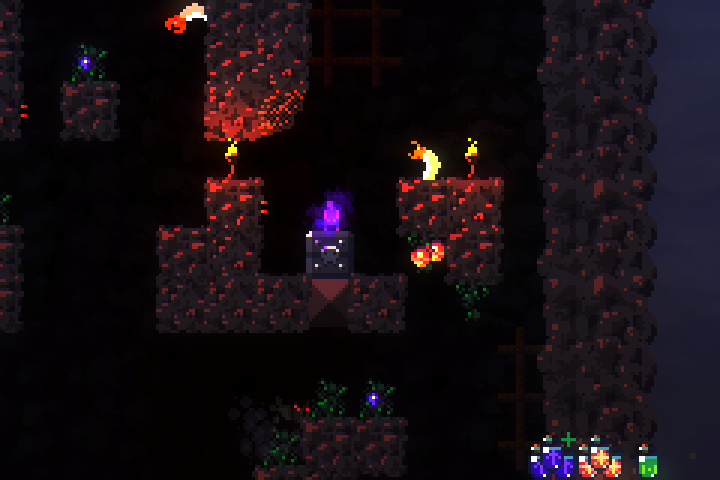720x480 pixels.
Task: Select the purple potion cluster
Action: [551, 461]
